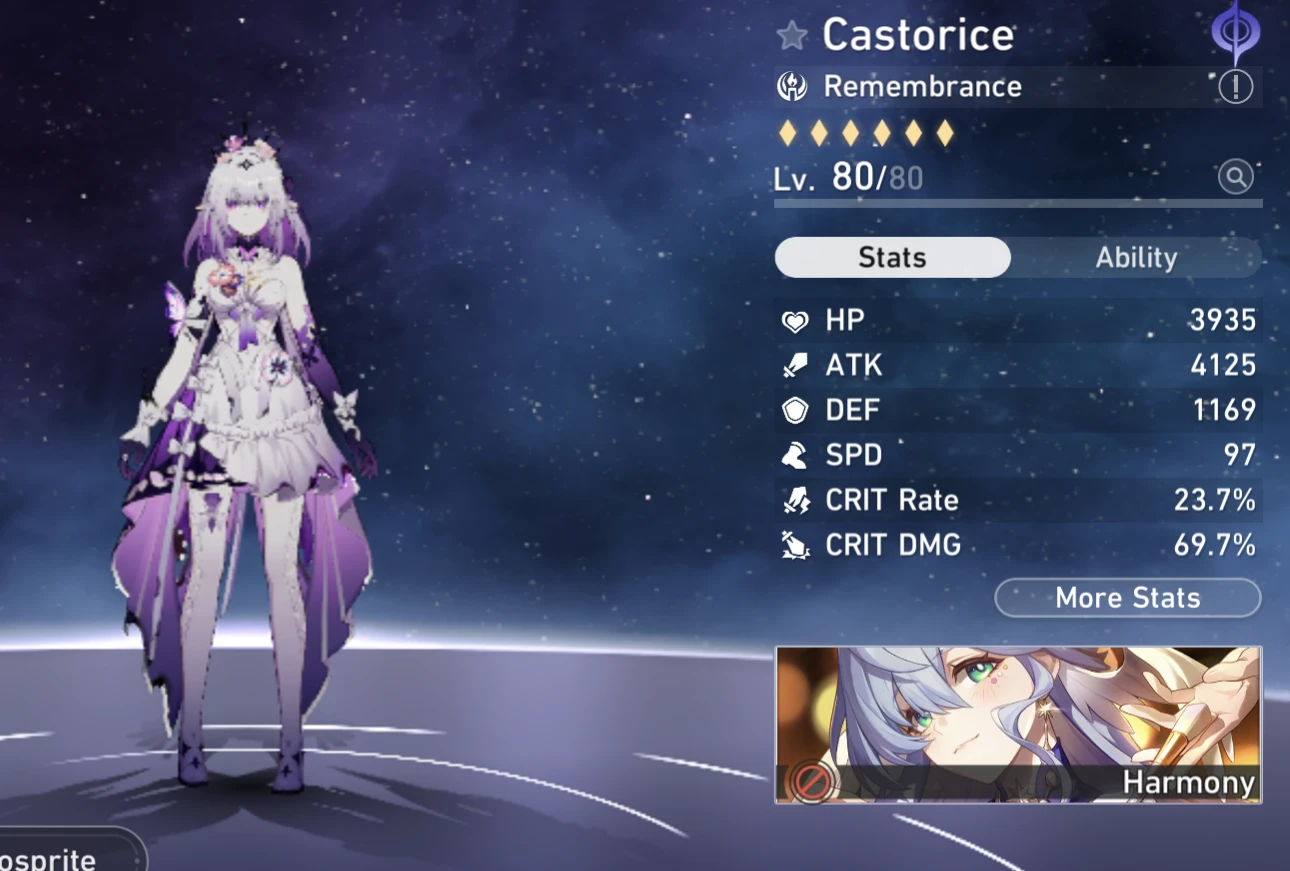Image resolution: width=1290 pixels, height=871 pixels.
Task: Click the shield icon next to DEF
Action: click(x=795, y=410)
